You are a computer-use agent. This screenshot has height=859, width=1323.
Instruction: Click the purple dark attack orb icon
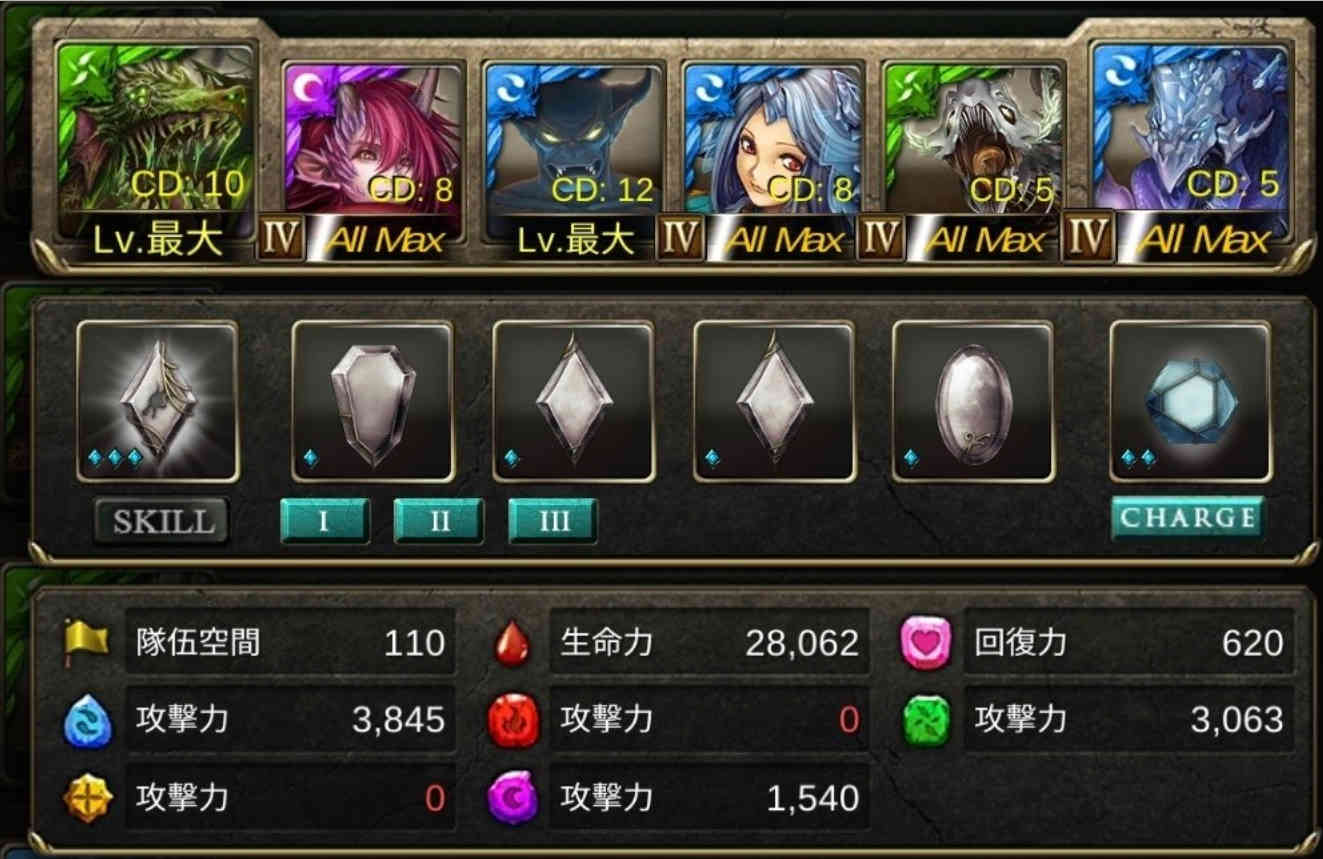pos(510,795)
